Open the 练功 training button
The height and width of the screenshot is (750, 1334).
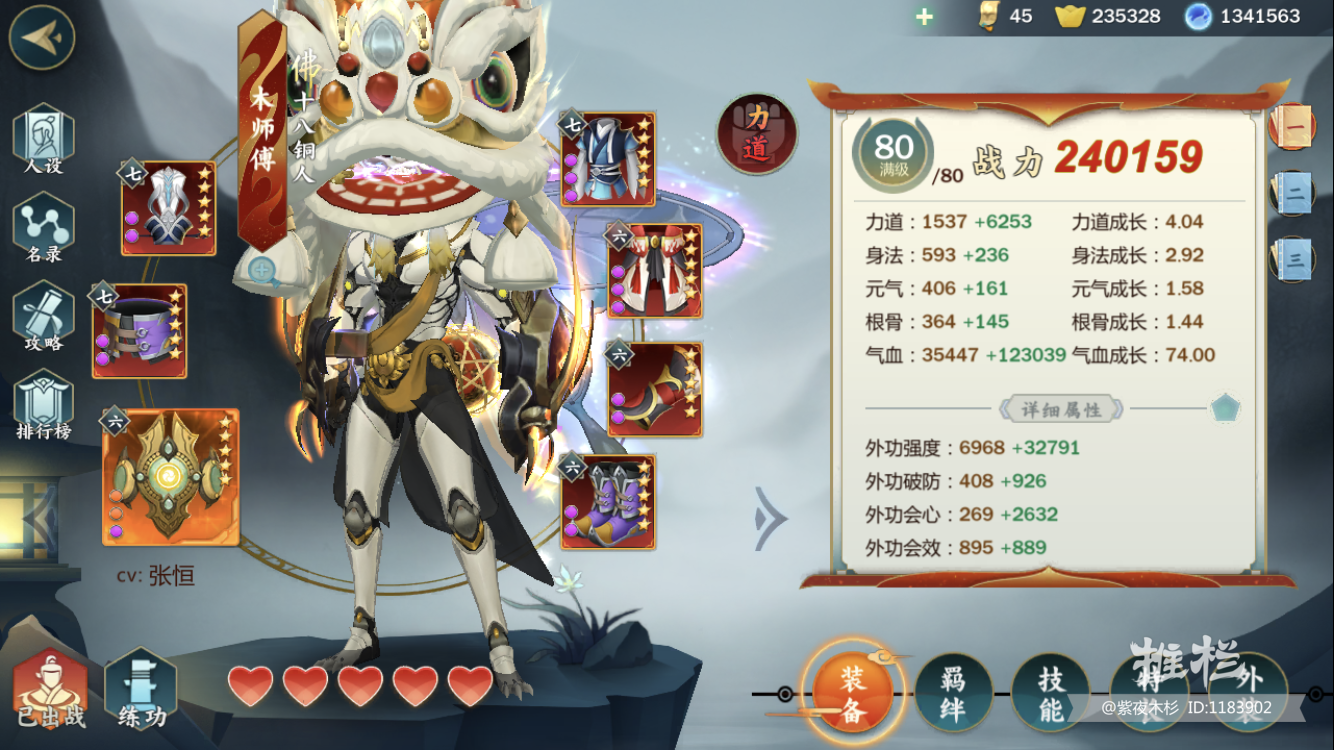click(141, 690)
